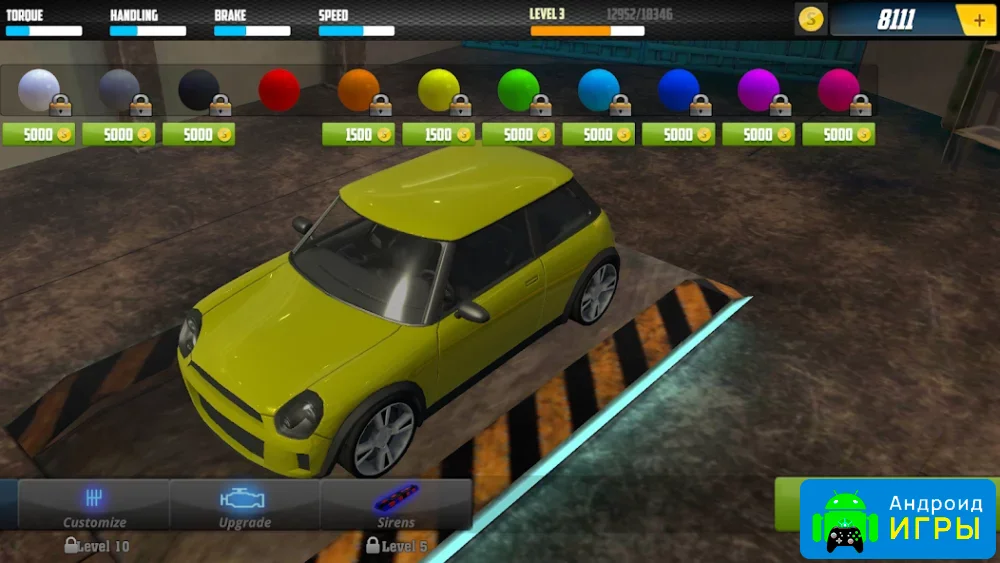Select the white paint color
This screenshot has height=563, width=1000.
click(x=39, y=90)
